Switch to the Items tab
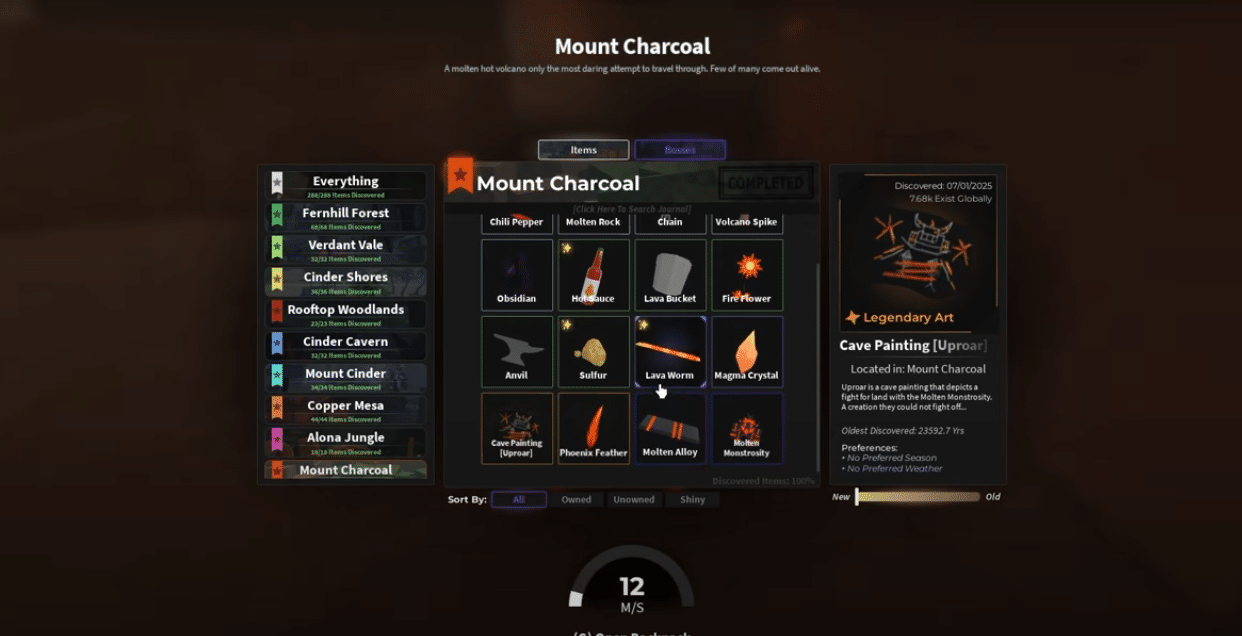1242x636 pixels. [x=583, y=150]
